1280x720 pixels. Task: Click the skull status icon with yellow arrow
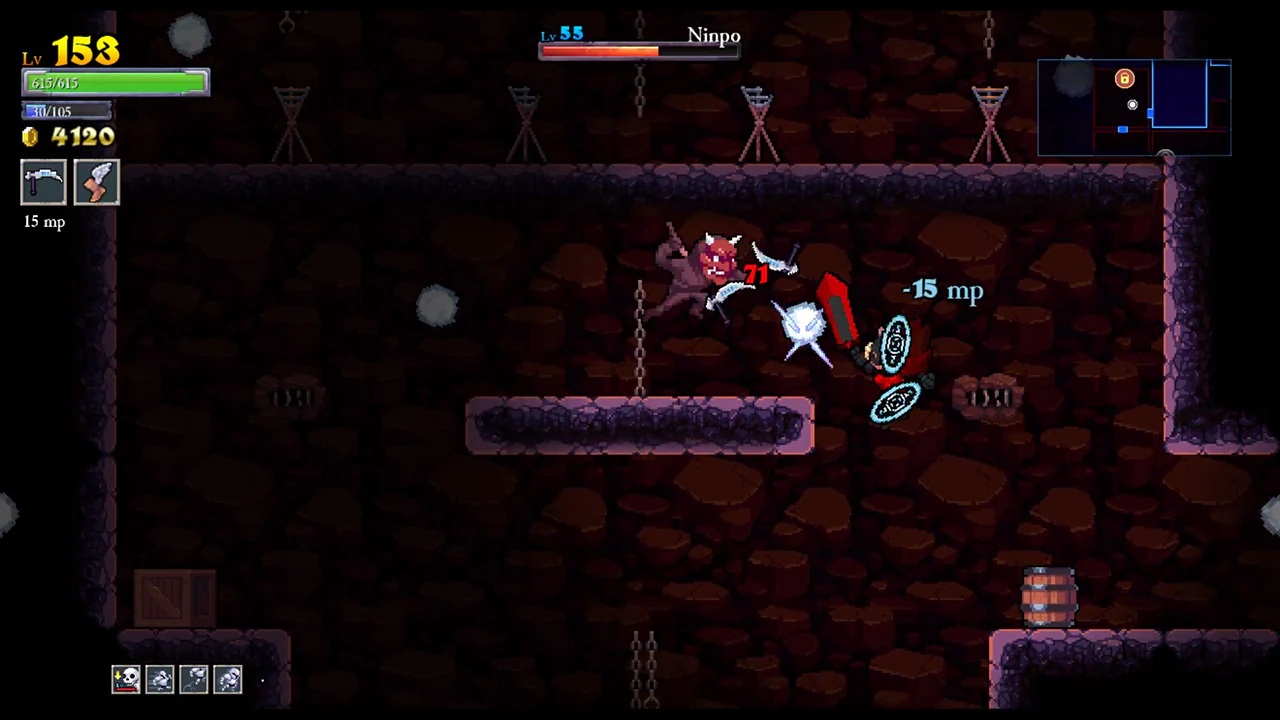(x=125, y=679)
